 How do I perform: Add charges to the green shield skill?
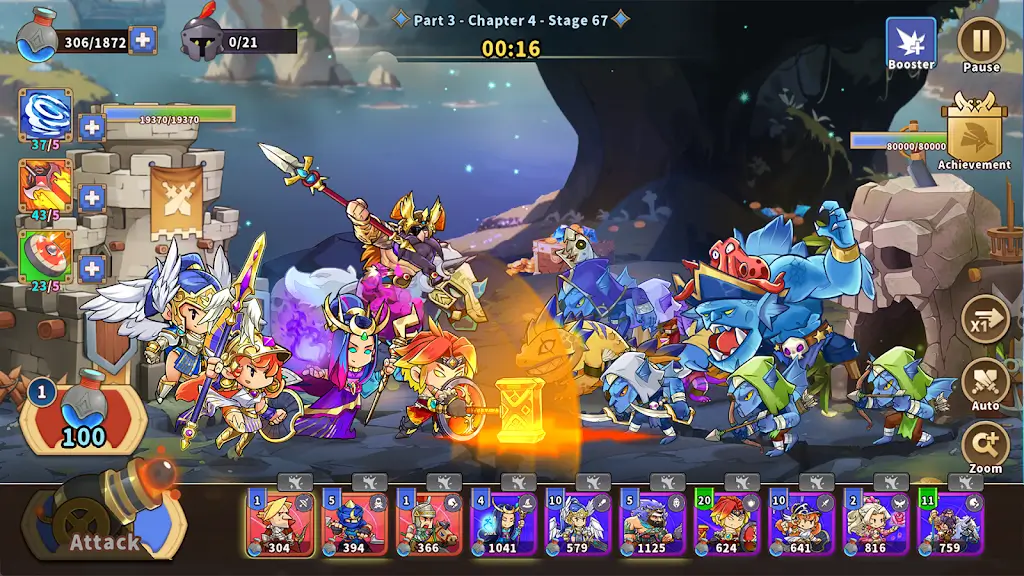(92, 268)
